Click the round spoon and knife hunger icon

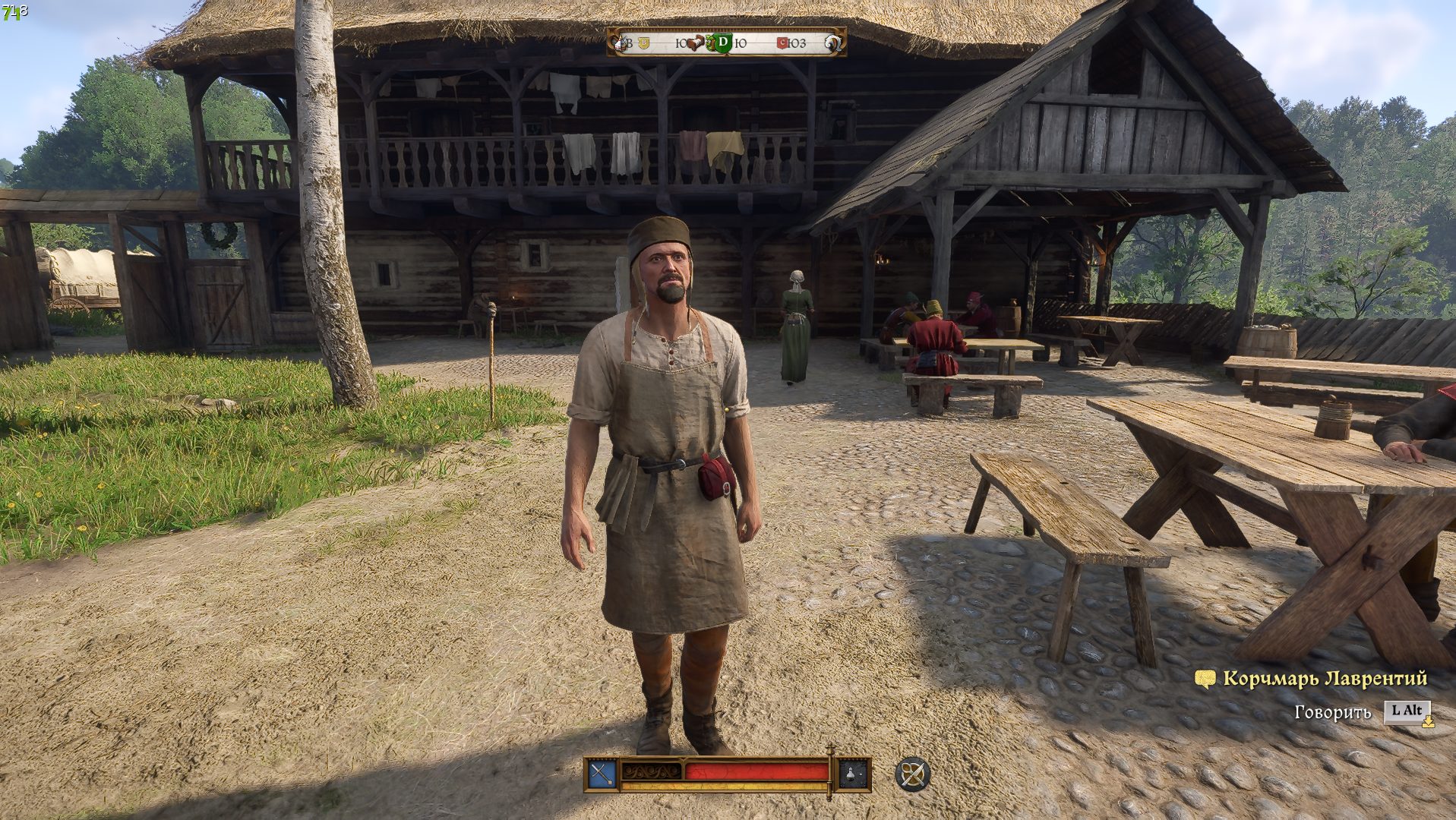912,774
